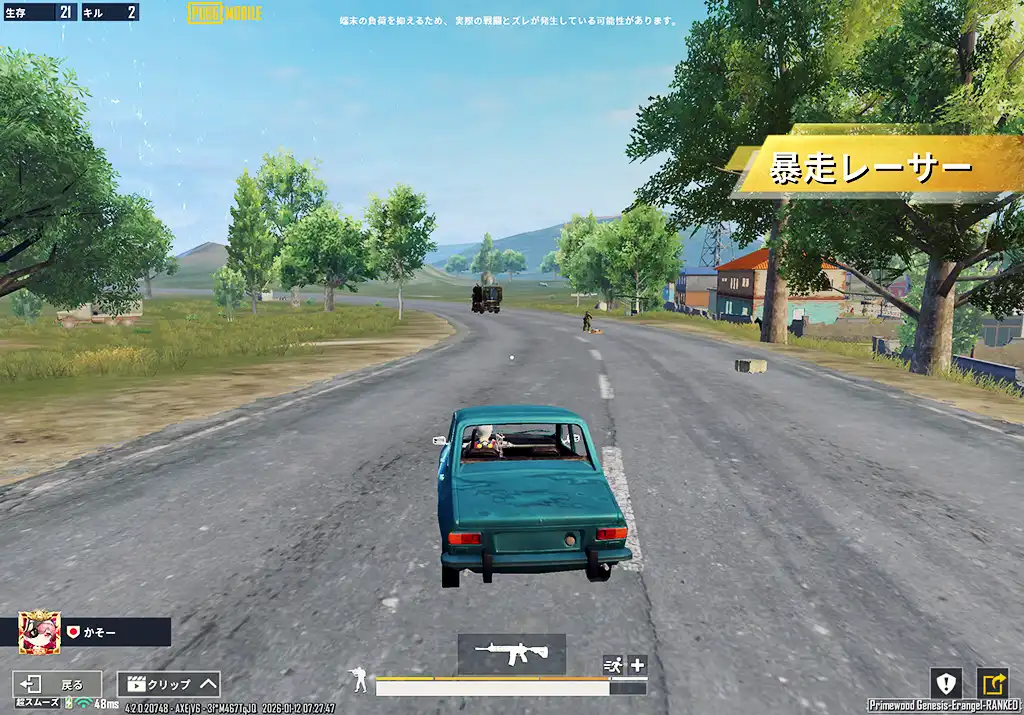The image size is (1024, 715).
Task: Select the rifle weapon slot
Action: pos(511,653)
